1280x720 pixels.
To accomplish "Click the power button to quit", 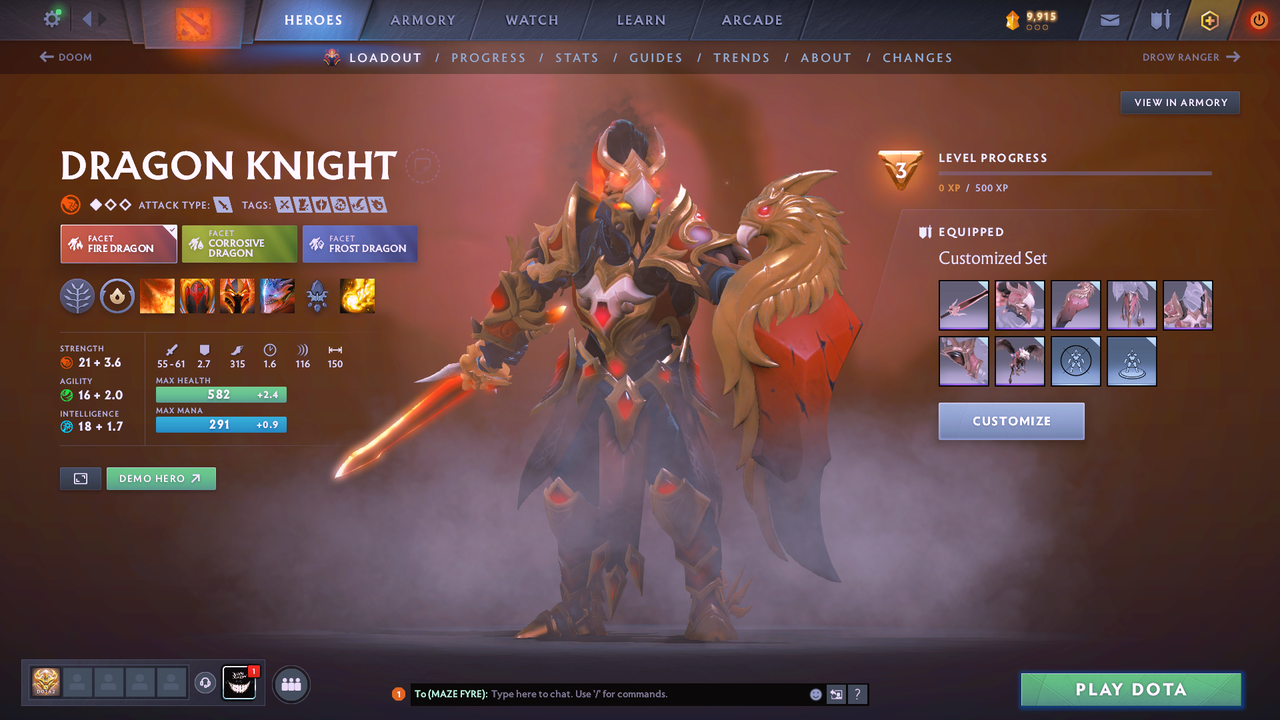I will [1258, 19].
